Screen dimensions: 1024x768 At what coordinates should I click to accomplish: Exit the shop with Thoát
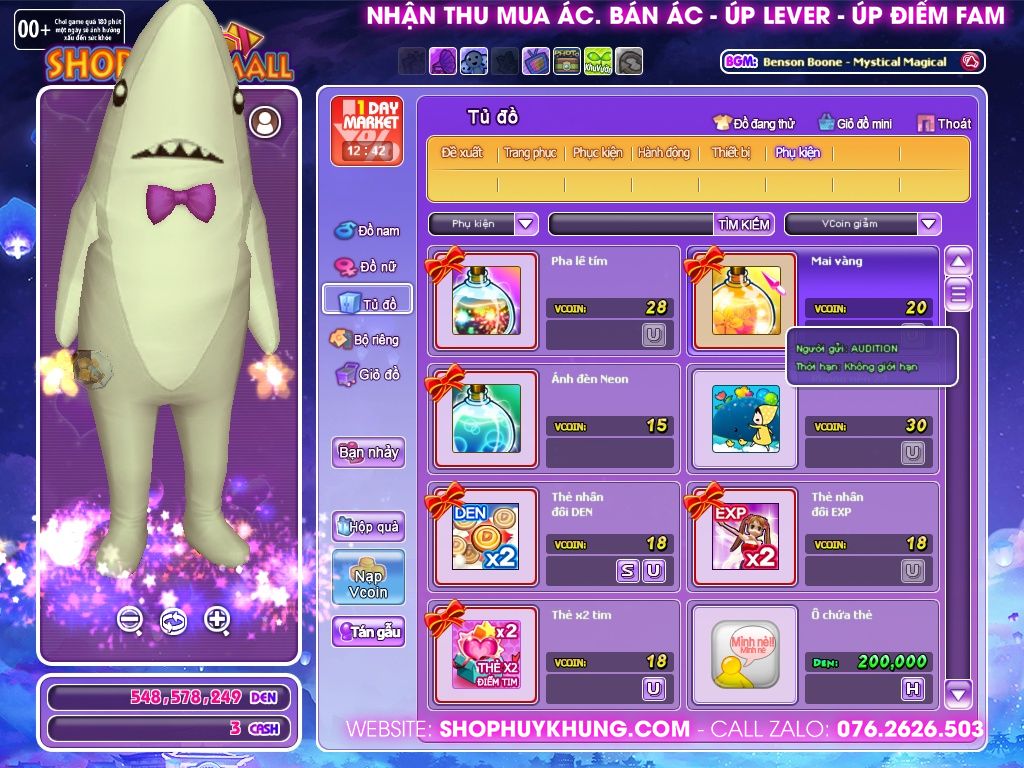944,123
